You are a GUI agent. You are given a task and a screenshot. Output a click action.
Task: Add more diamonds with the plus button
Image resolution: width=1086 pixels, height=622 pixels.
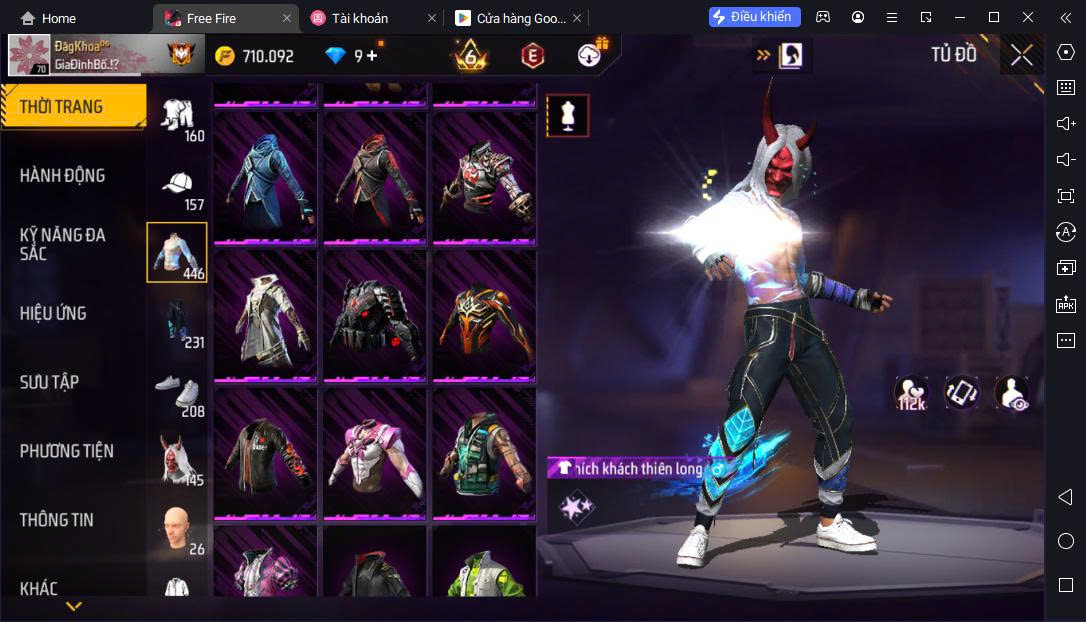tap(372, 56)
